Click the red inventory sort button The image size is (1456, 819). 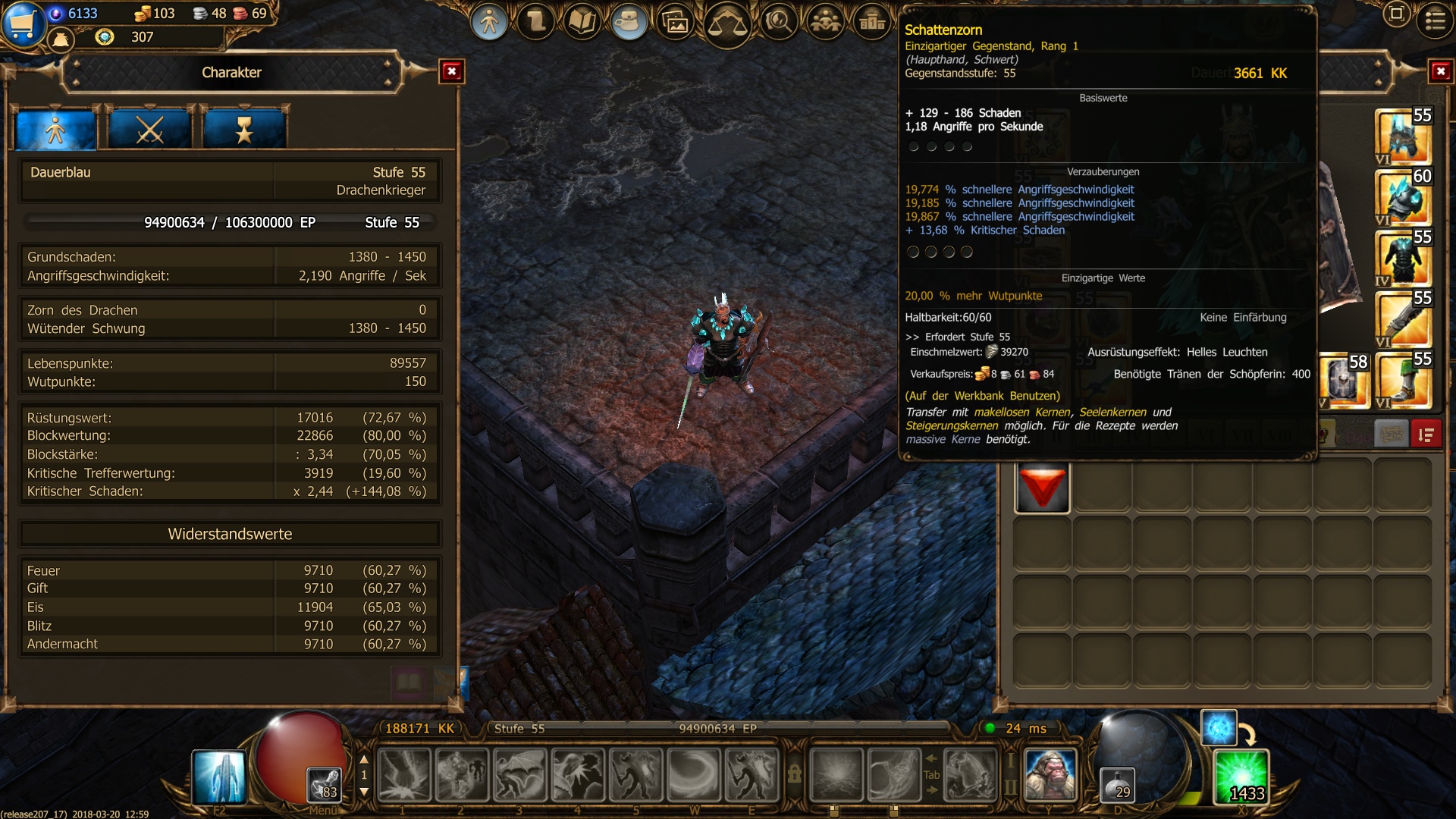[x=1426, y=435]
